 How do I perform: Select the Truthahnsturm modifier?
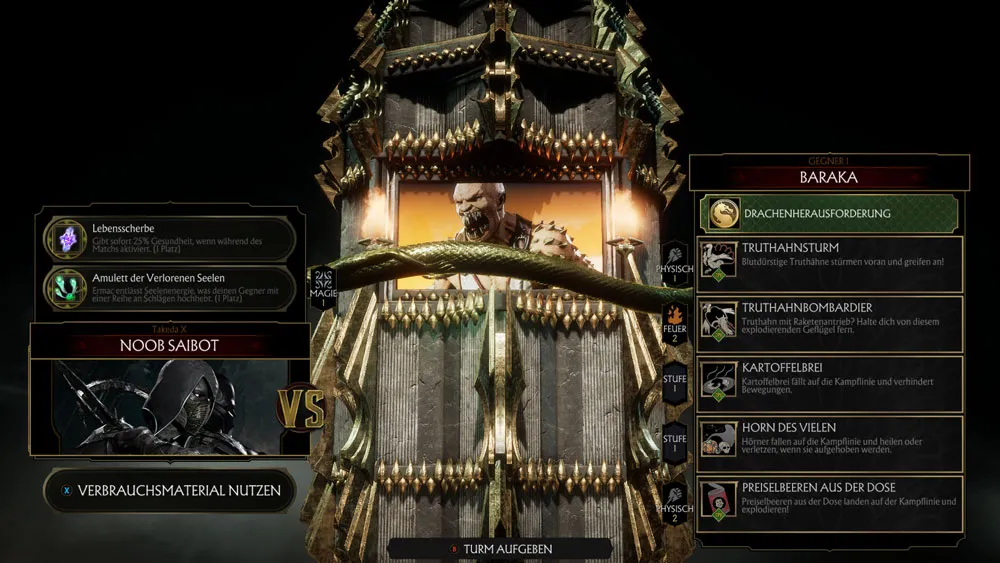[830, 264]
